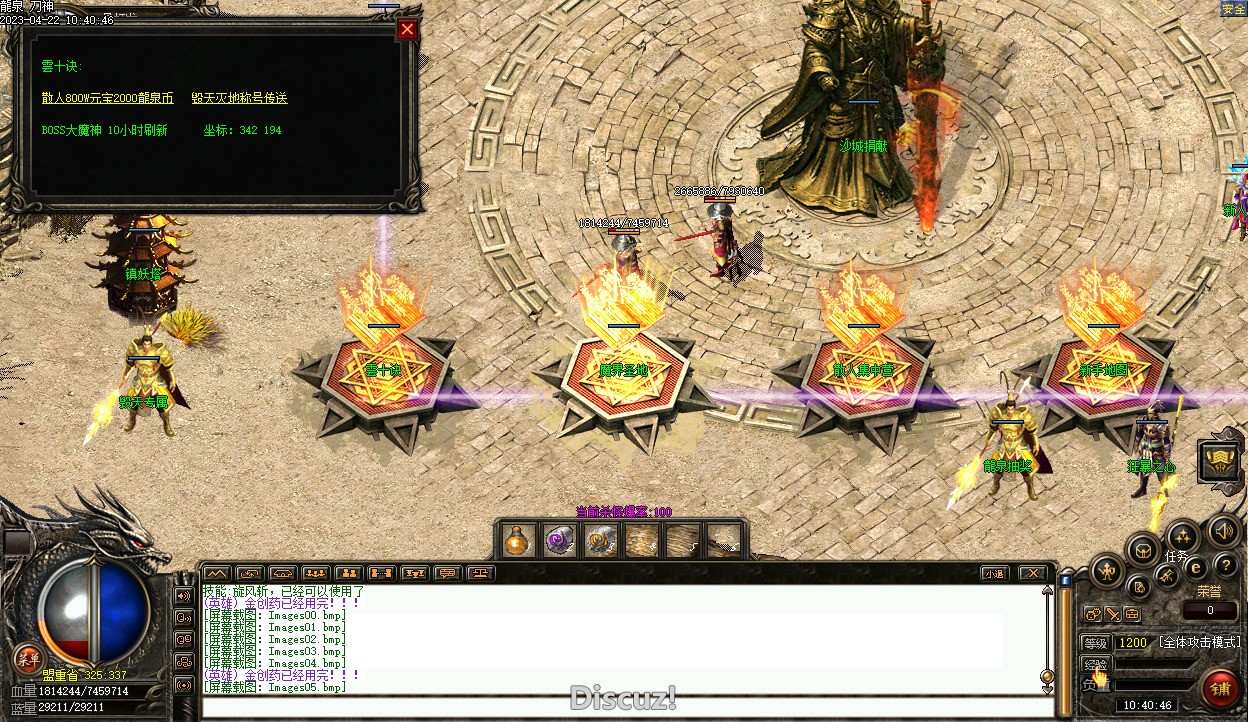Viewport: 1248px width, 722px height.
Task: Click the 等级 level button
Action: pos(1096,642)
